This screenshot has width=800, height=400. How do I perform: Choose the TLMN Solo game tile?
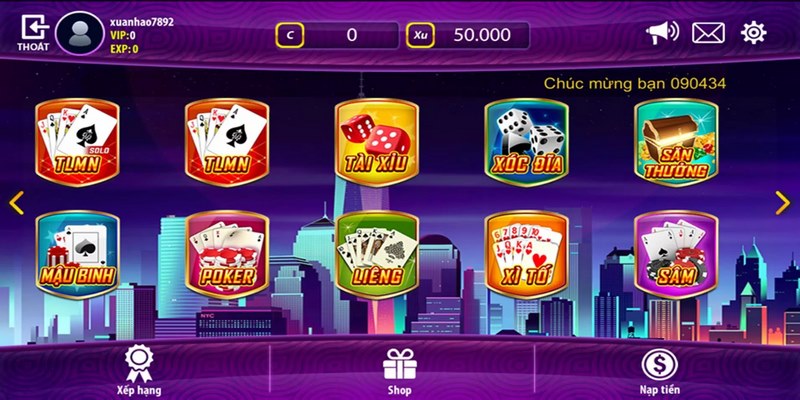(77, 143)
